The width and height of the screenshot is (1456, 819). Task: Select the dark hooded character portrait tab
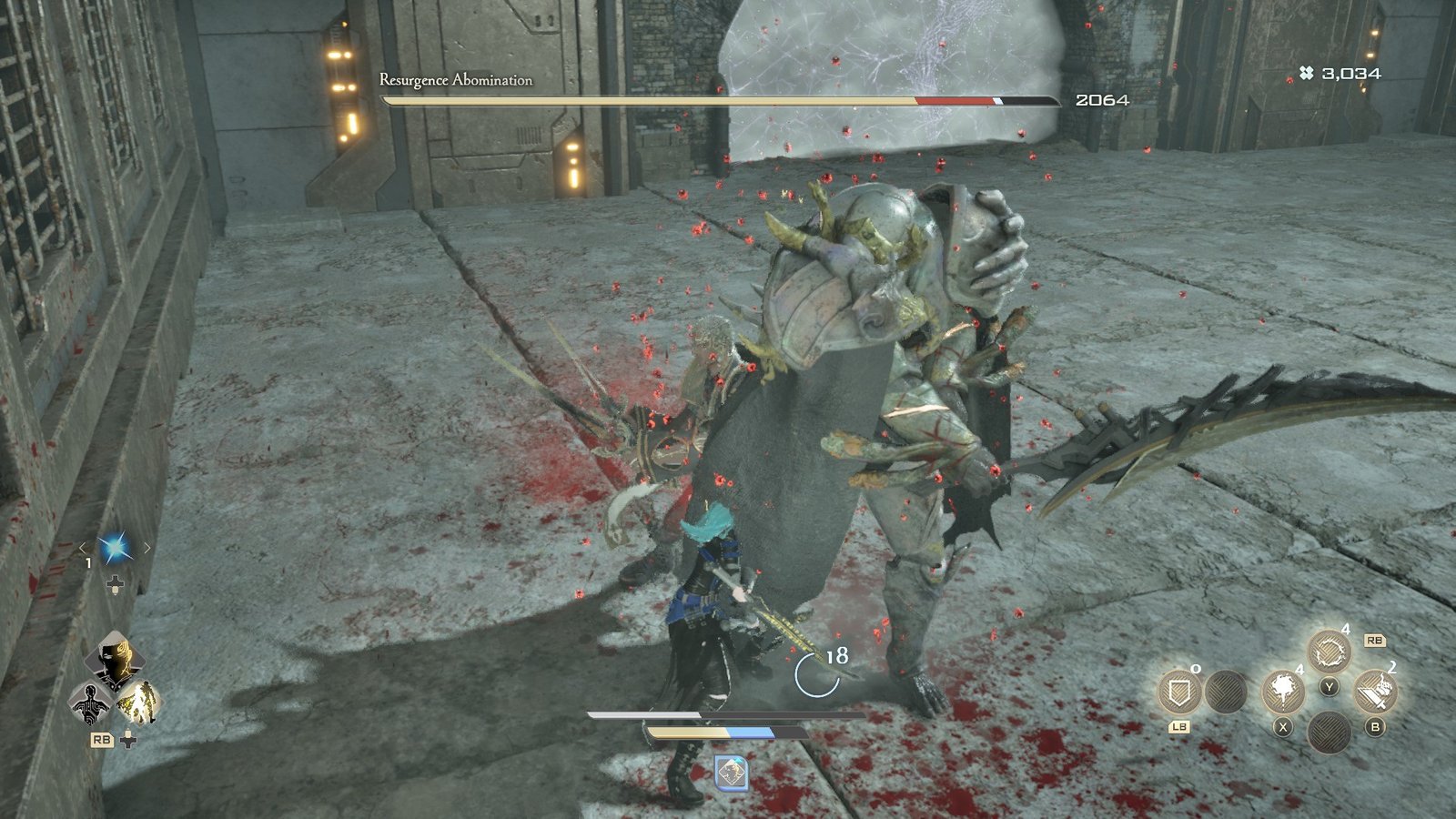114,659
